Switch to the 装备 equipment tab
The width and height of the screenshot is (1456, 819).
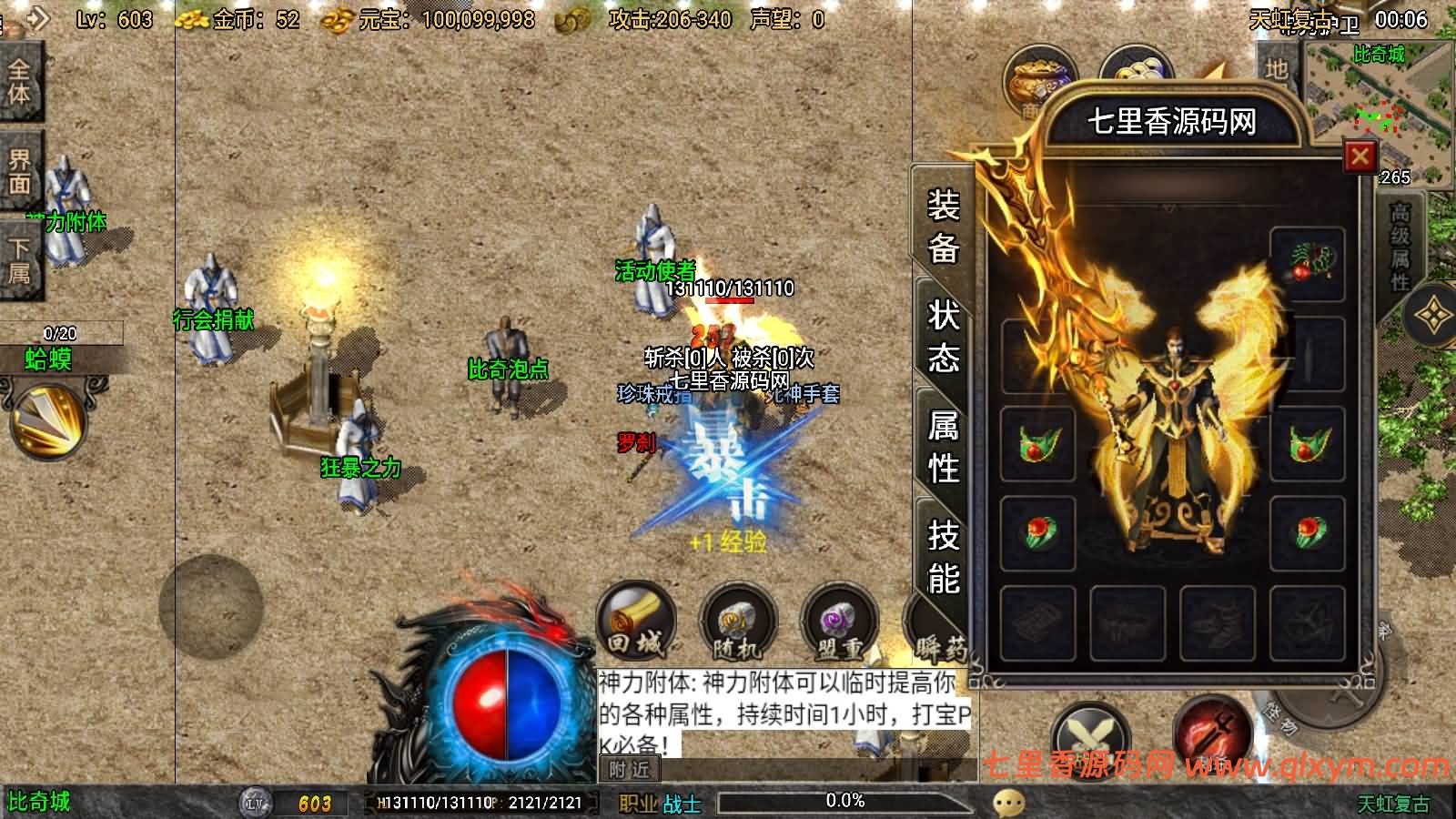point(944,226)
